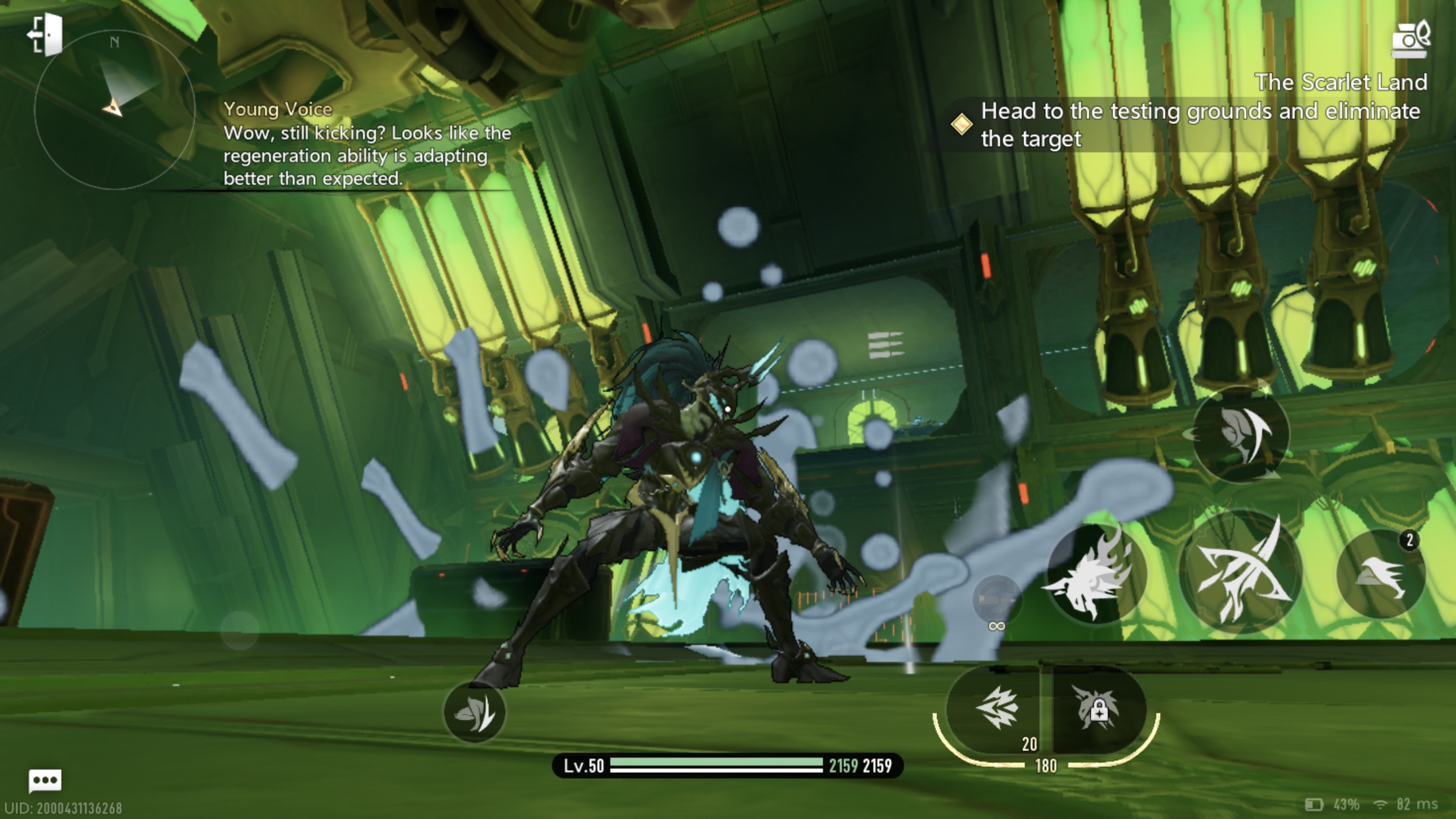Trigger the dash skill showing 2 charges

[1380, 574]
